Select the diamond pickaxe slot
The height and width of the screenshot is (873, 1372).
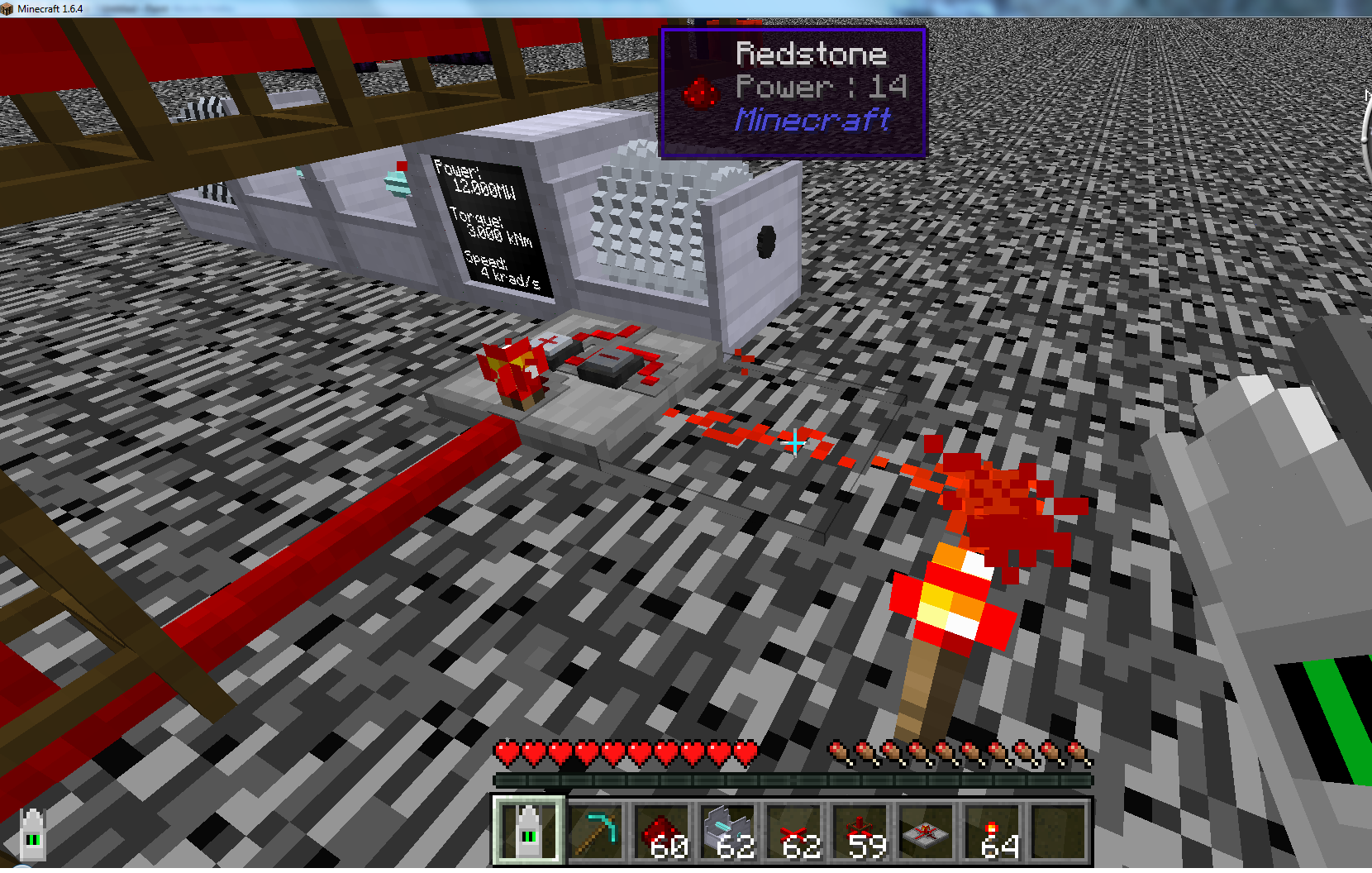tap(596, 832)
